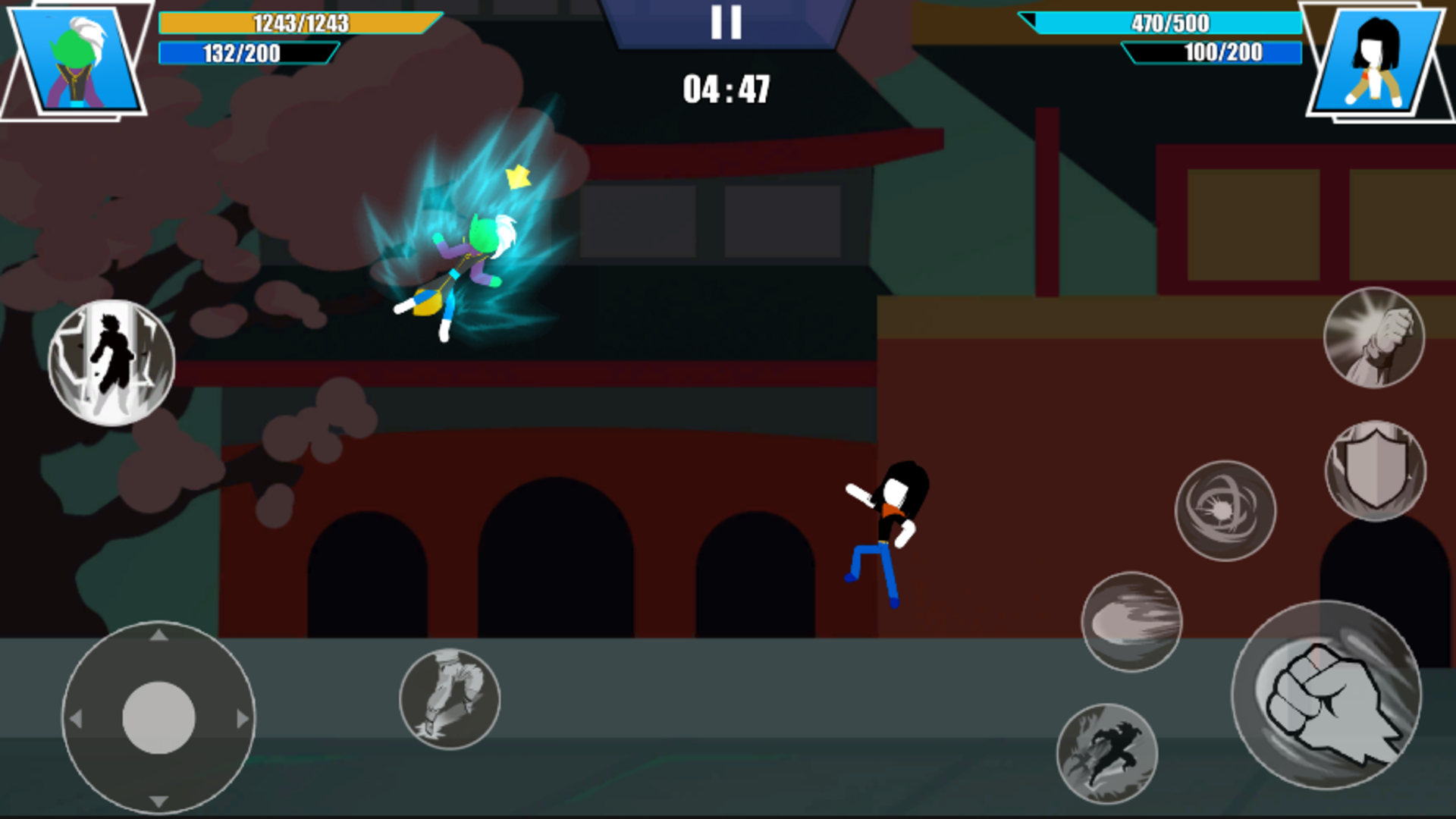Select the green-haired fighter's portrait
This screenshot has height=819, width=1456.
[76, 61]
